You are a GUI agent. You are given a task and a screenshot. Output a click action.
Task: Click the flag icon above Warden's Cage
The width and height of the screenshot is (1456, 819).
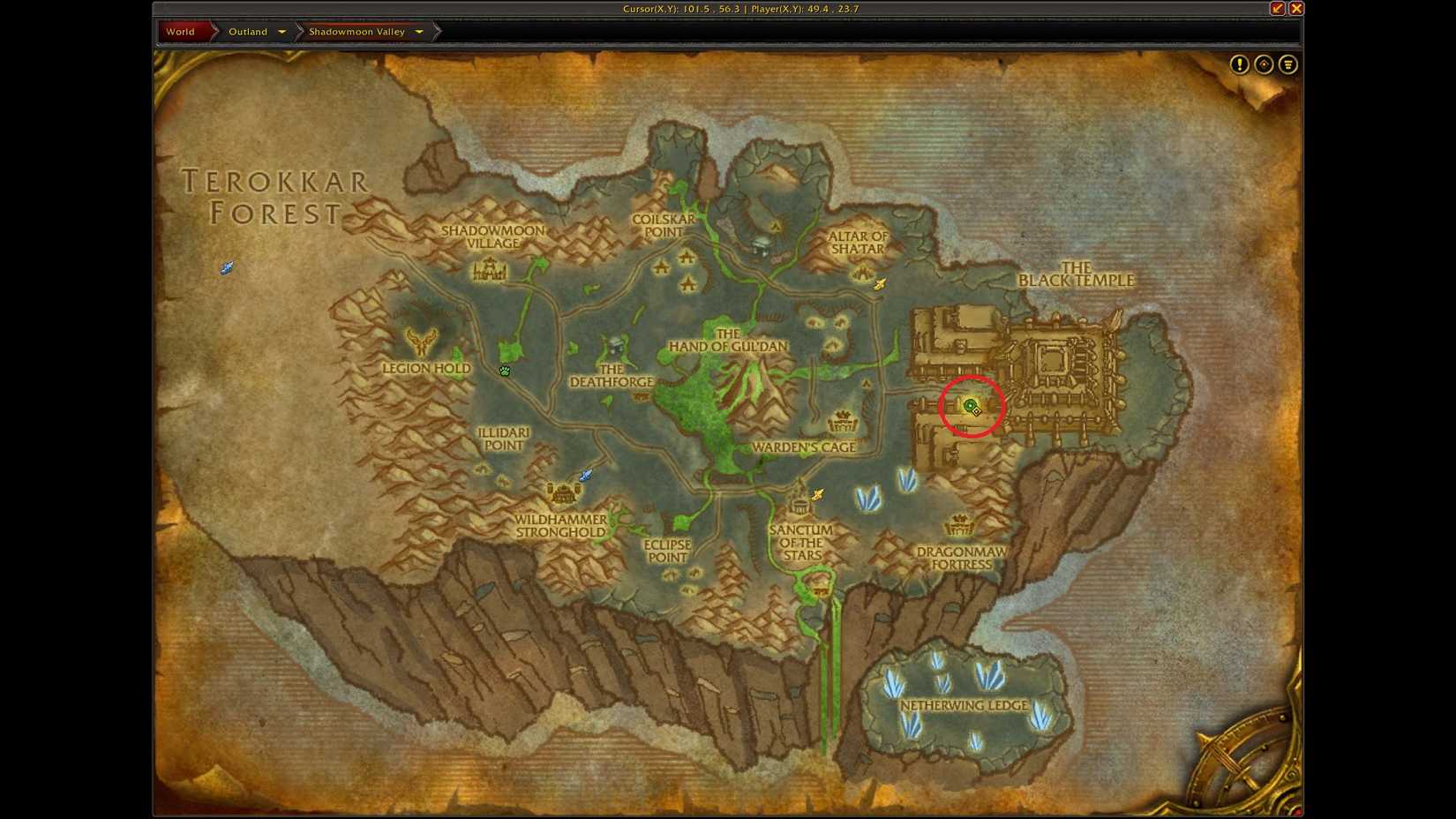(x=844, y=422)
